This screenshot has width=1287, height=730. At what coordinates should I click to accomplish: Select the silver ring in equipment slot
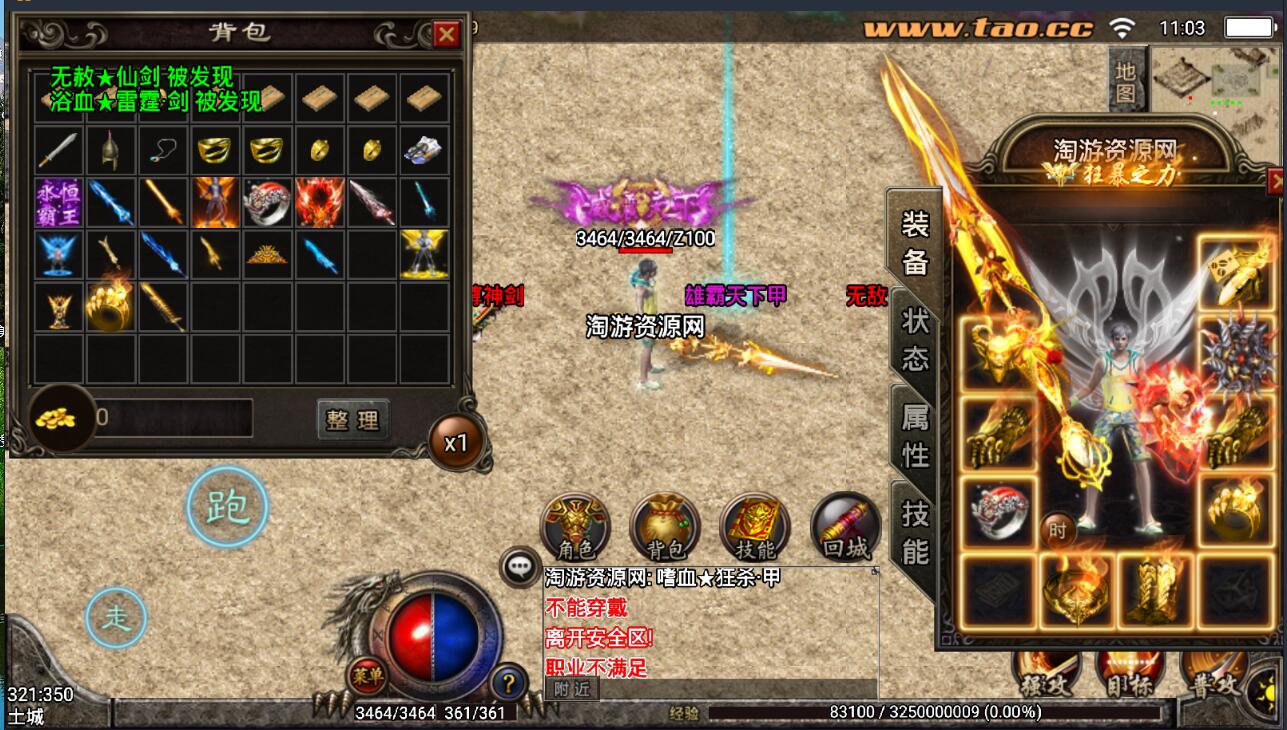pyautogui.click(x=997, y=512)
